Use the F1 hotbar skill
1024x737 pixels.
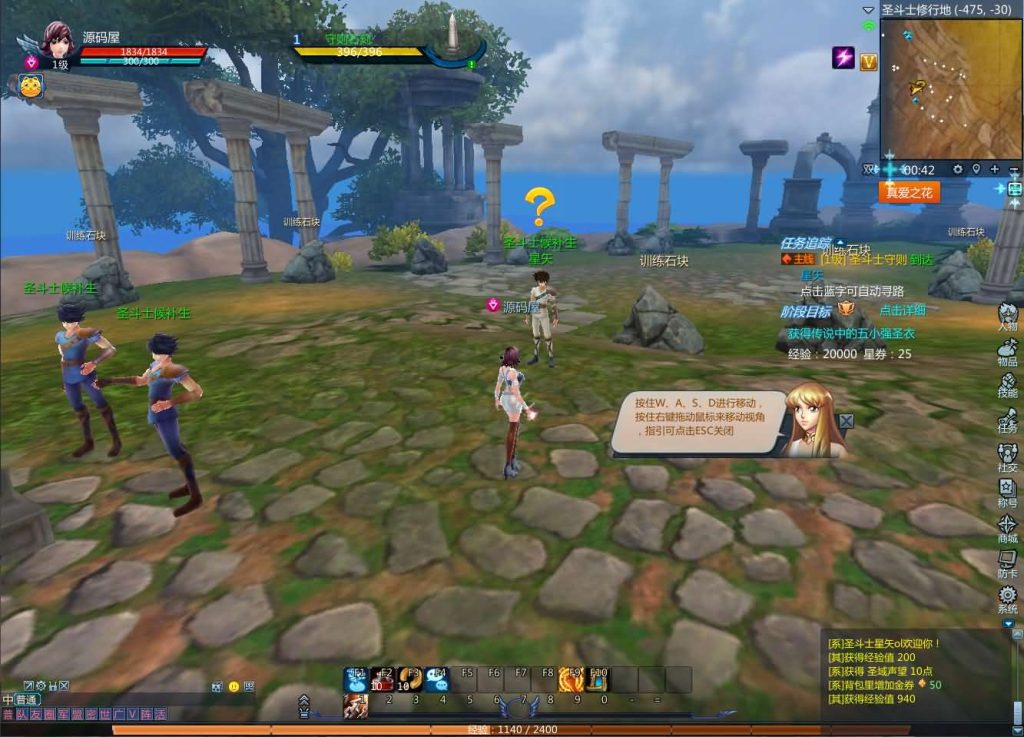tap(357, 679)
